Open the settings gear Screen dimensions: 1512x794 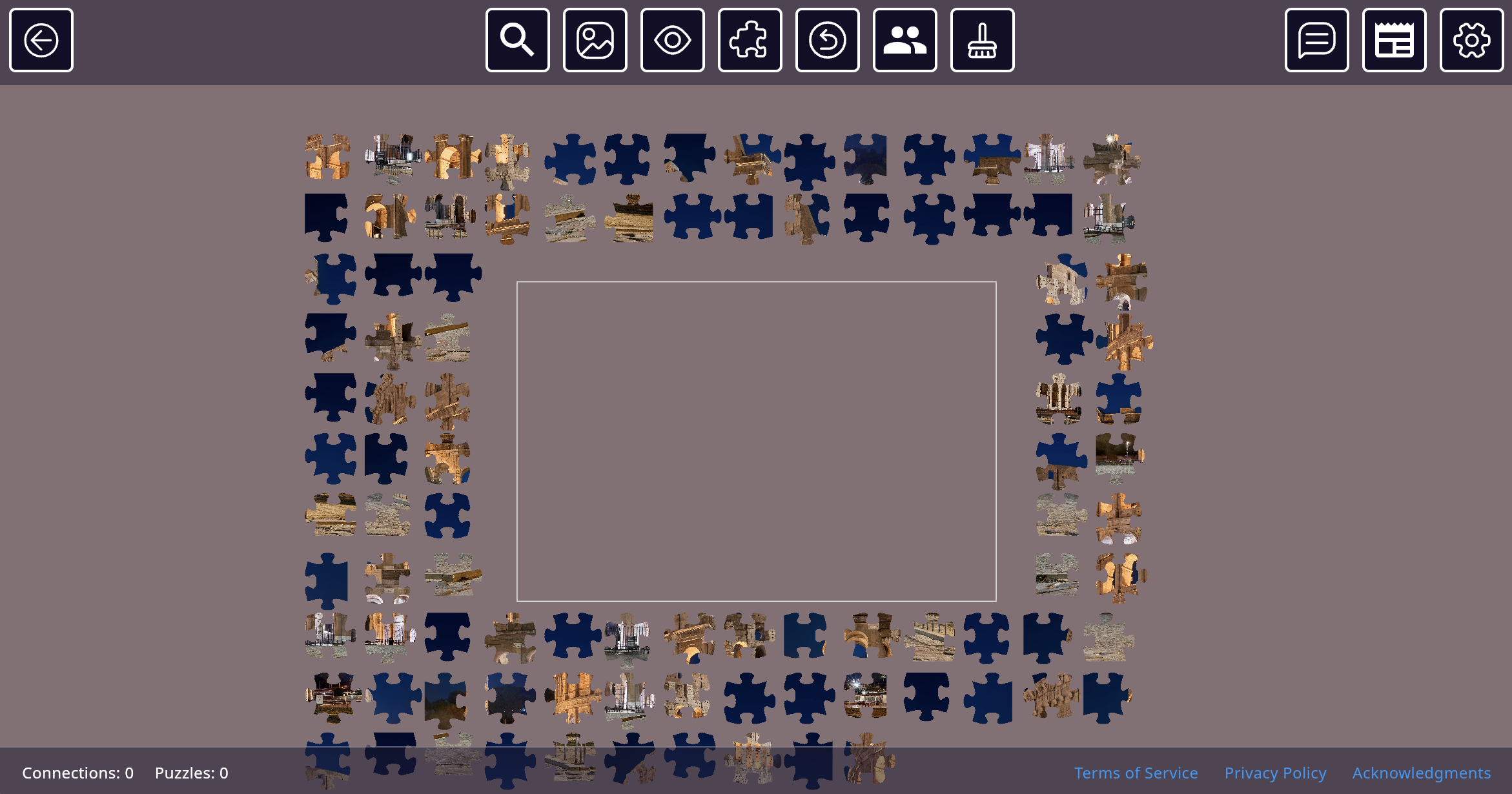point(1471,40)
